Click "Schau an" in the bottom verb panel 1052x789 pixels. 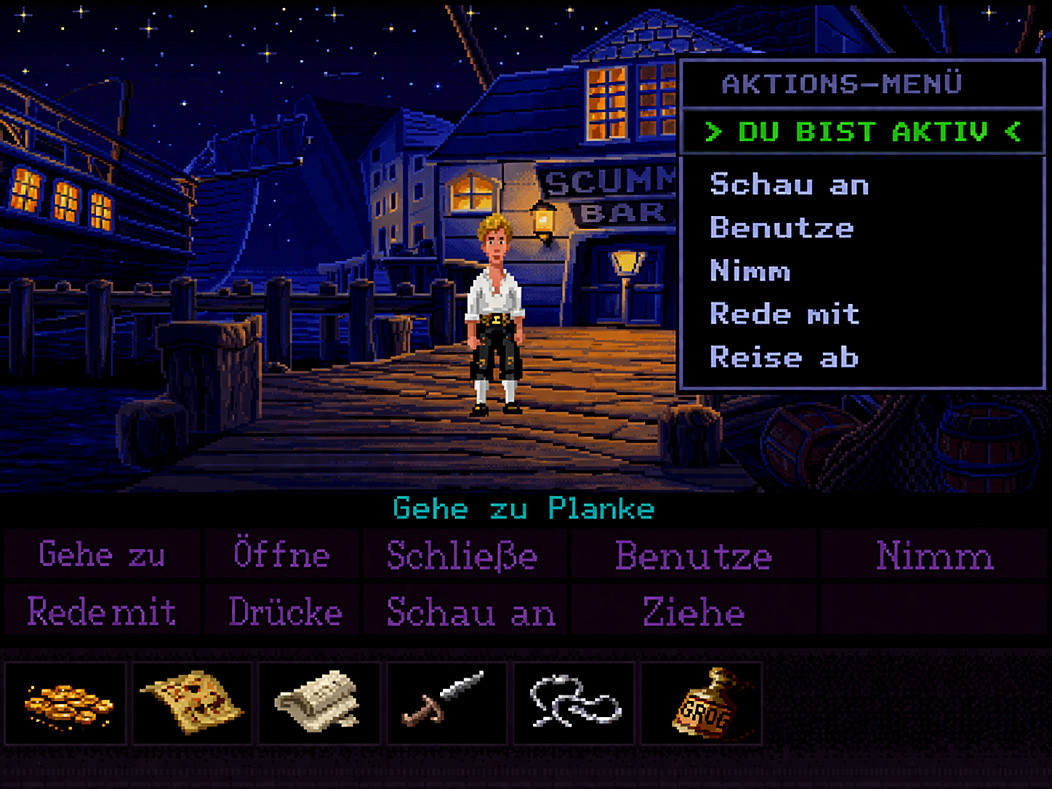[470, 611]
